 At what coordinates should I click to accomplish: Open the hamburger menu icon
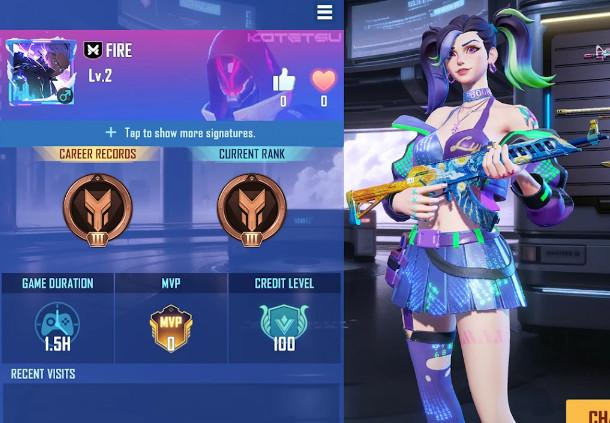pos(324,12)
